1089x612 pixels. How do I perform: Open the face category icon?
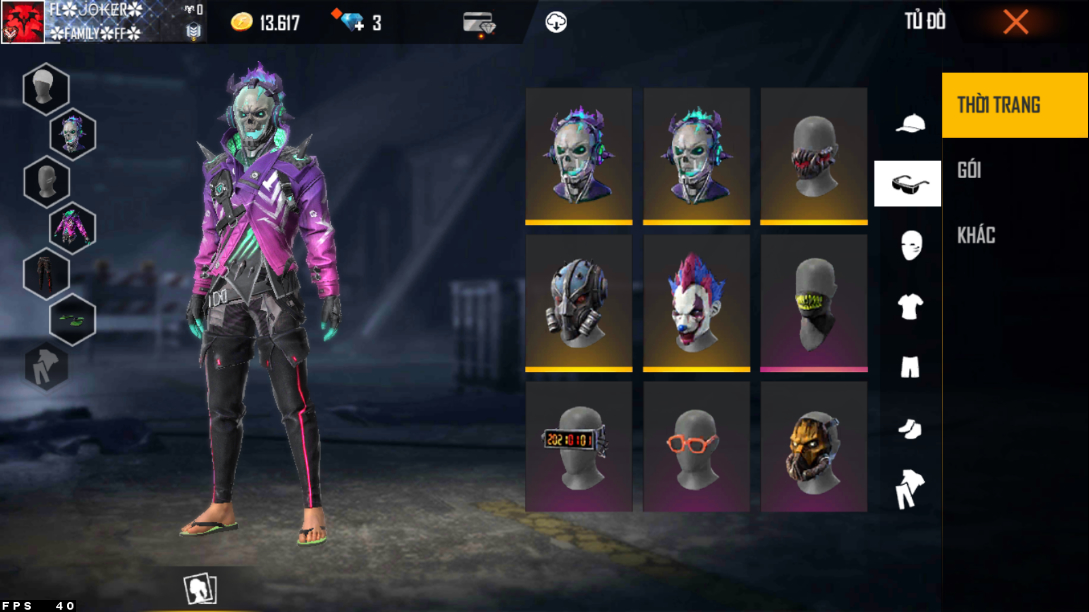coord(910,244)
